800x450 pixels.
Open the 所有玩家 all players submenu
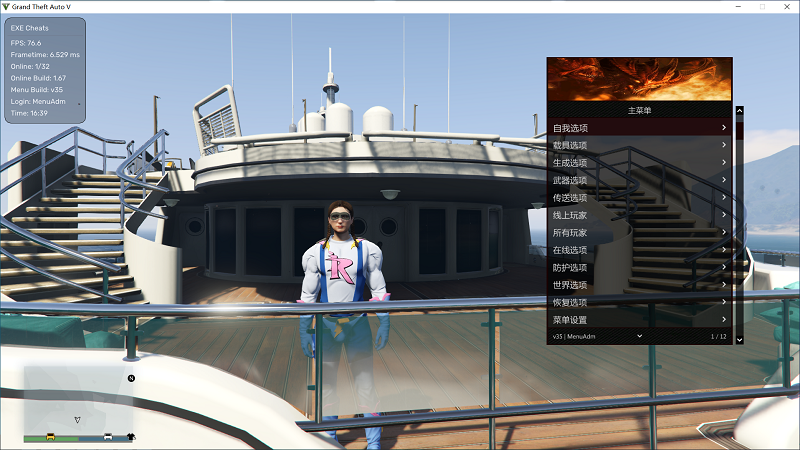pyautogui.click(x=640, y=233)
